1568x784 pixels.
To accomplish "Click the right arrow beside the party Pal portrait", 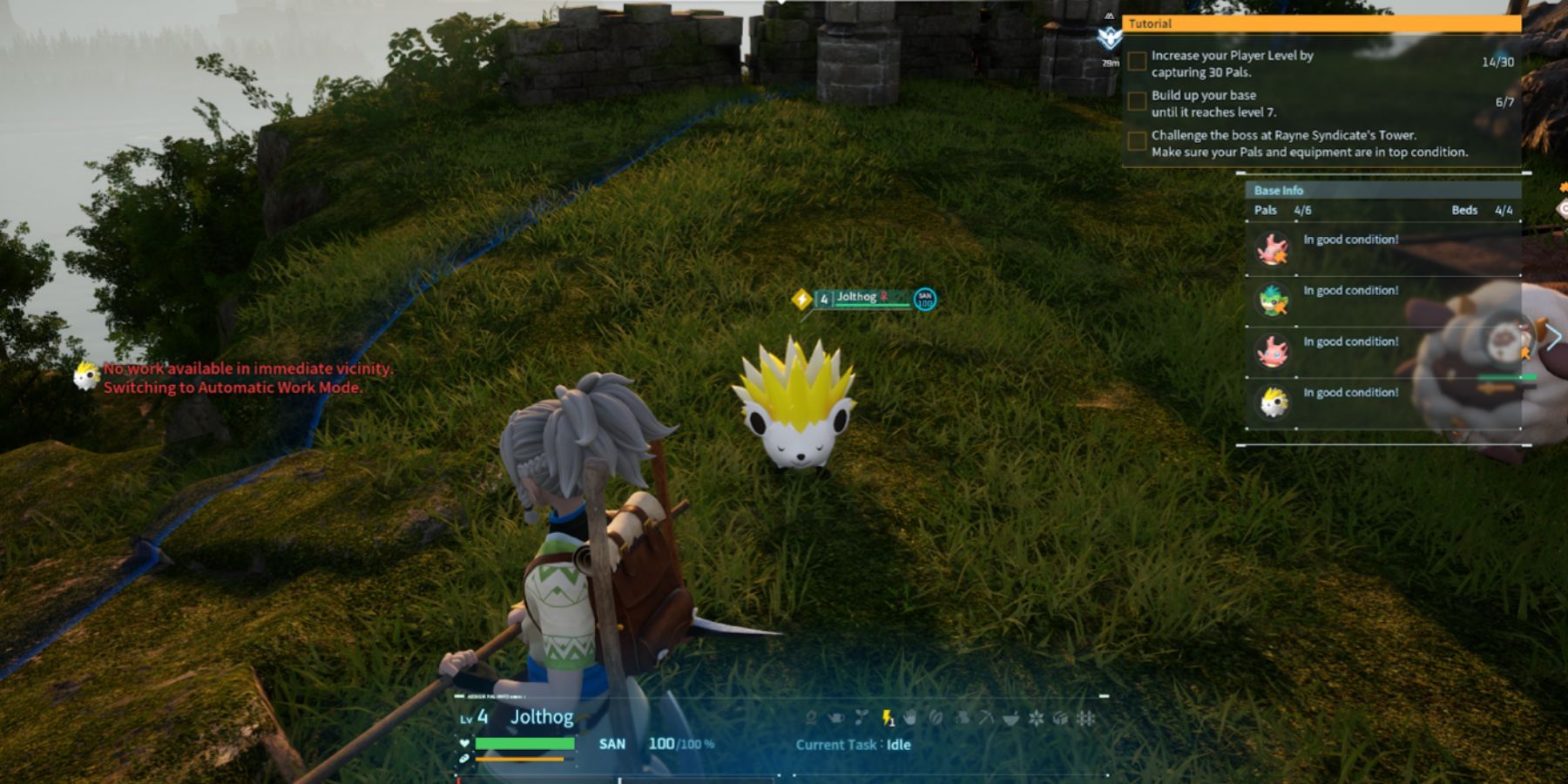I will pyautogui.click(x=1553, y=336).
